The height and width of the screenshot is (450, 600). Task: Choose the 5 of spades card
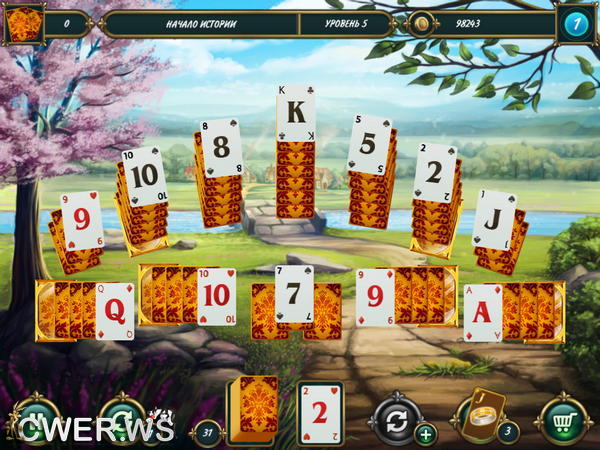pyautogui.click(x=368, y=144)
